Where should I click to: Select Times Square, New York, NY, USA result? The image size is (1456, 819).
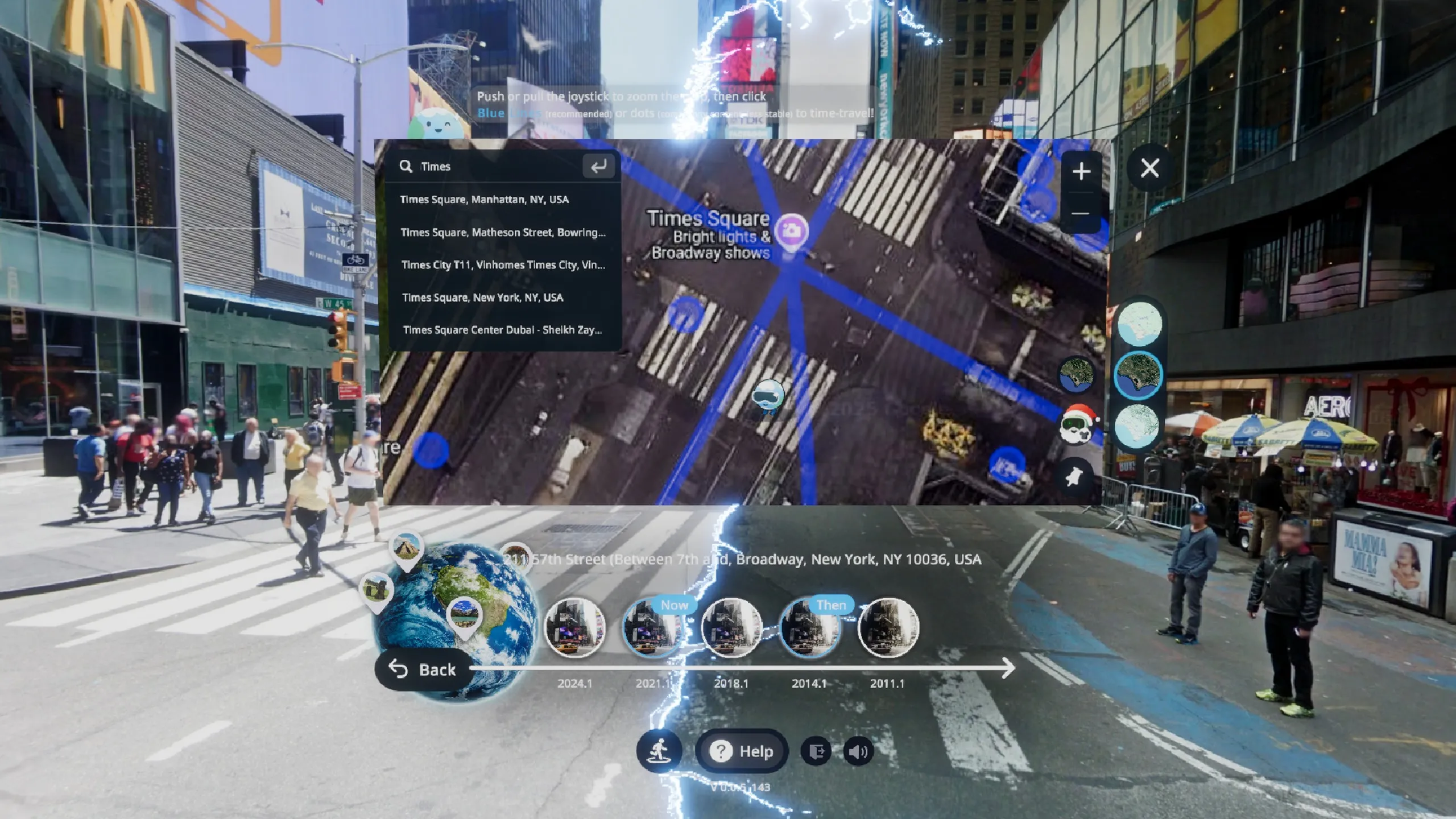482,297
